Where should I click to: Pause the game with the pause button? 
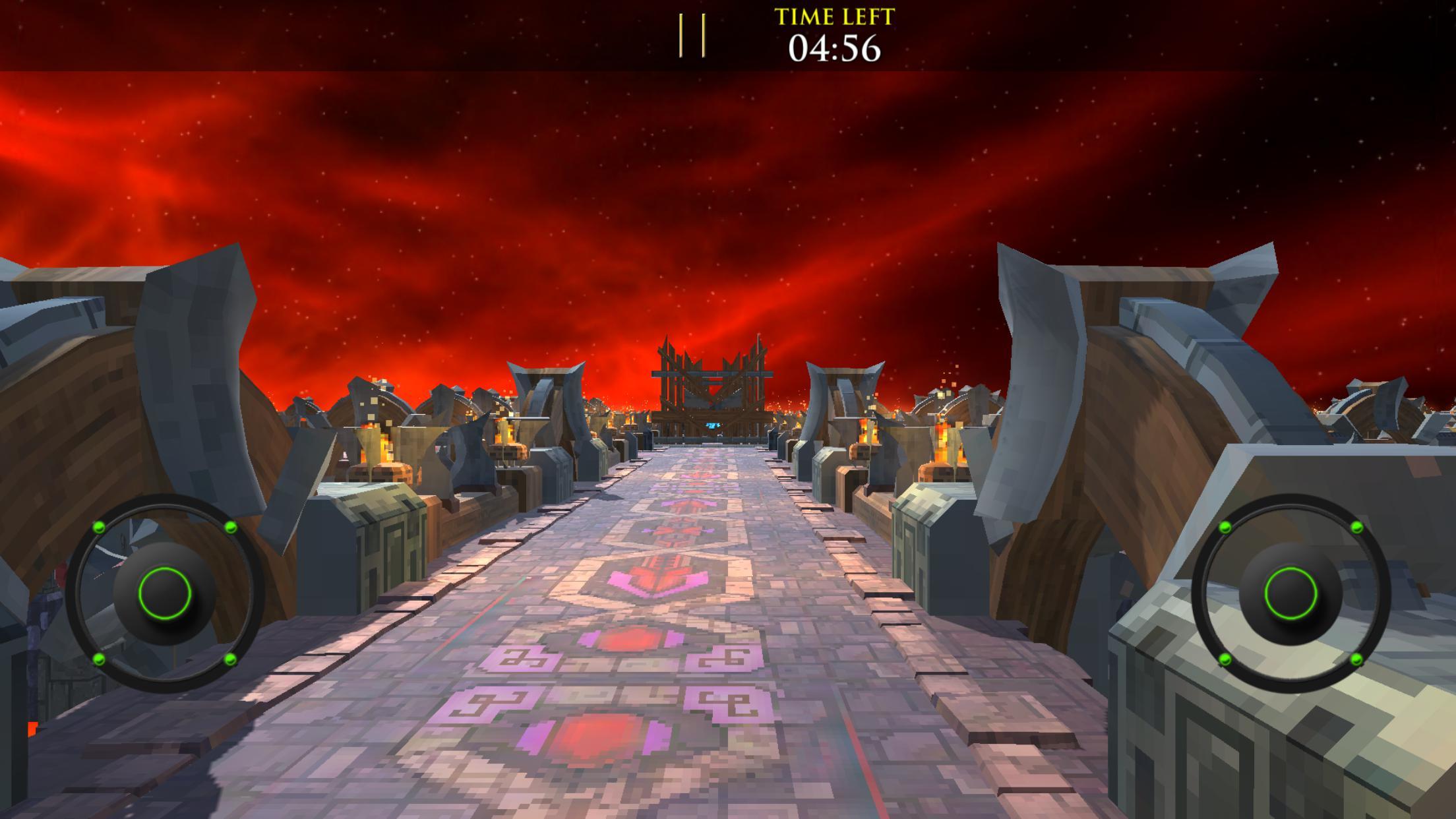692,36
